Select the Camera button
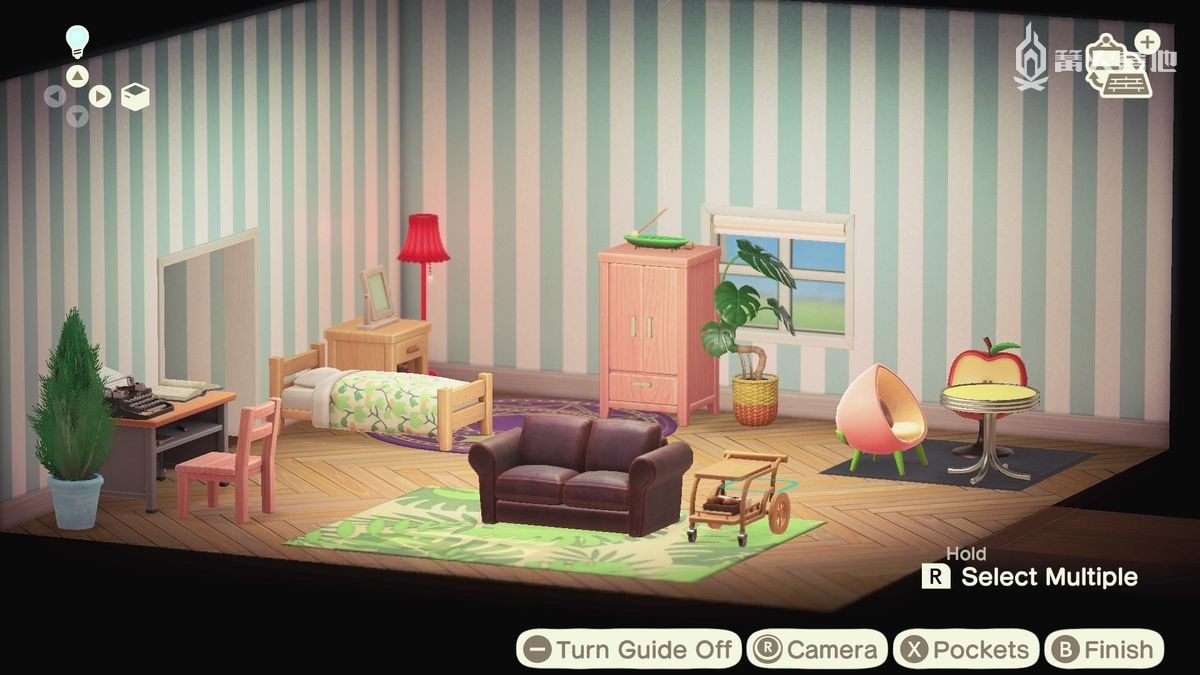 coord(817,650)
